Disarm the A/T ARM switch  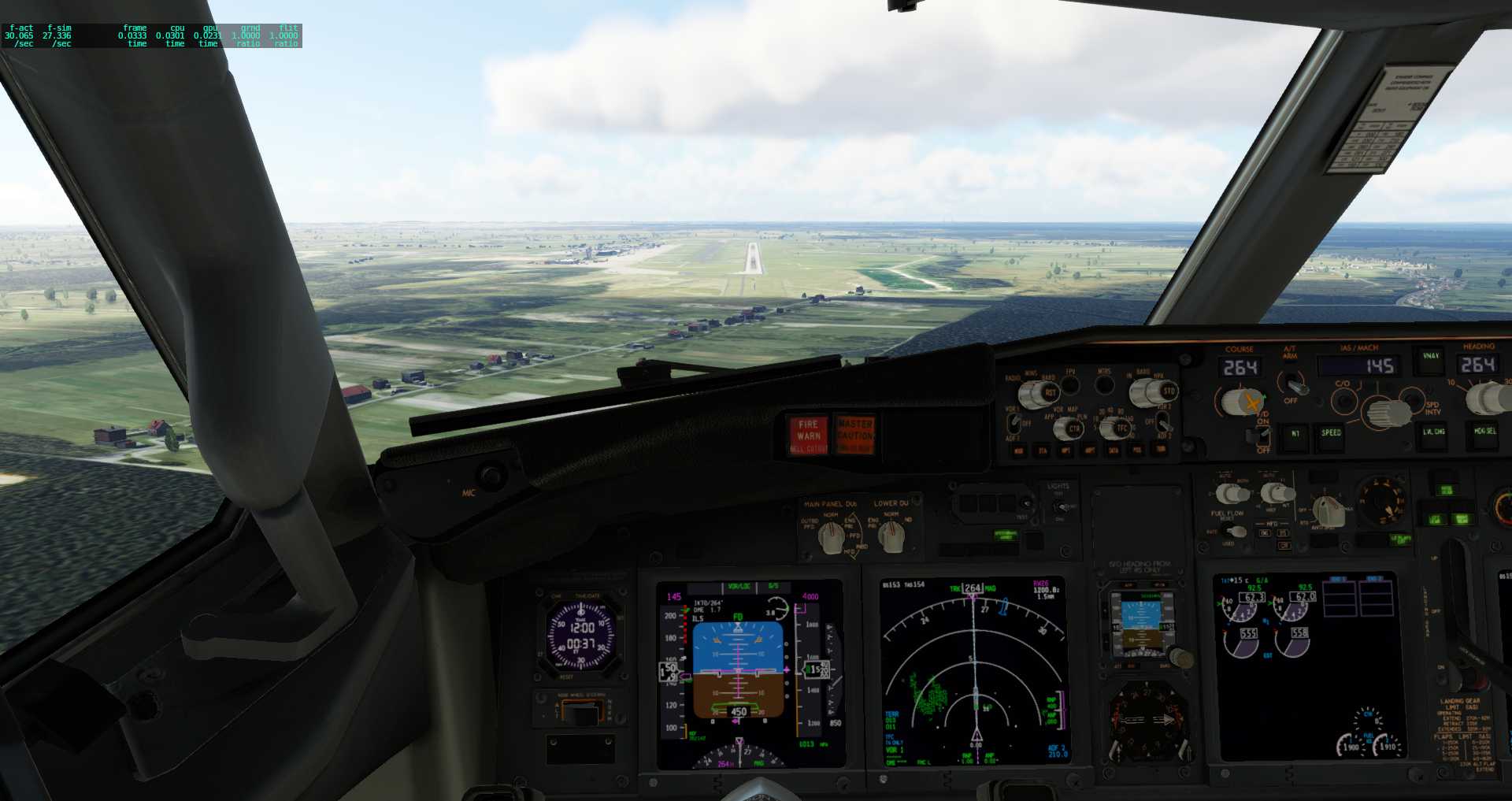1296,385
